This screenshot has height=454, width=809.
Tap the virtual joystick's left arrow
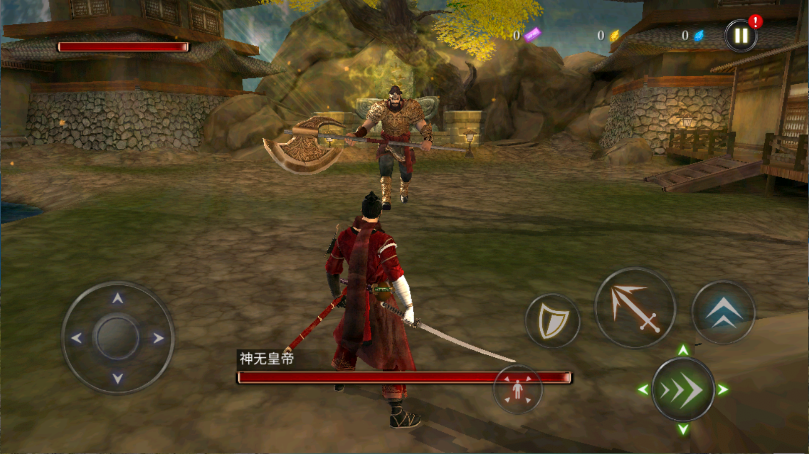(77, 338)
